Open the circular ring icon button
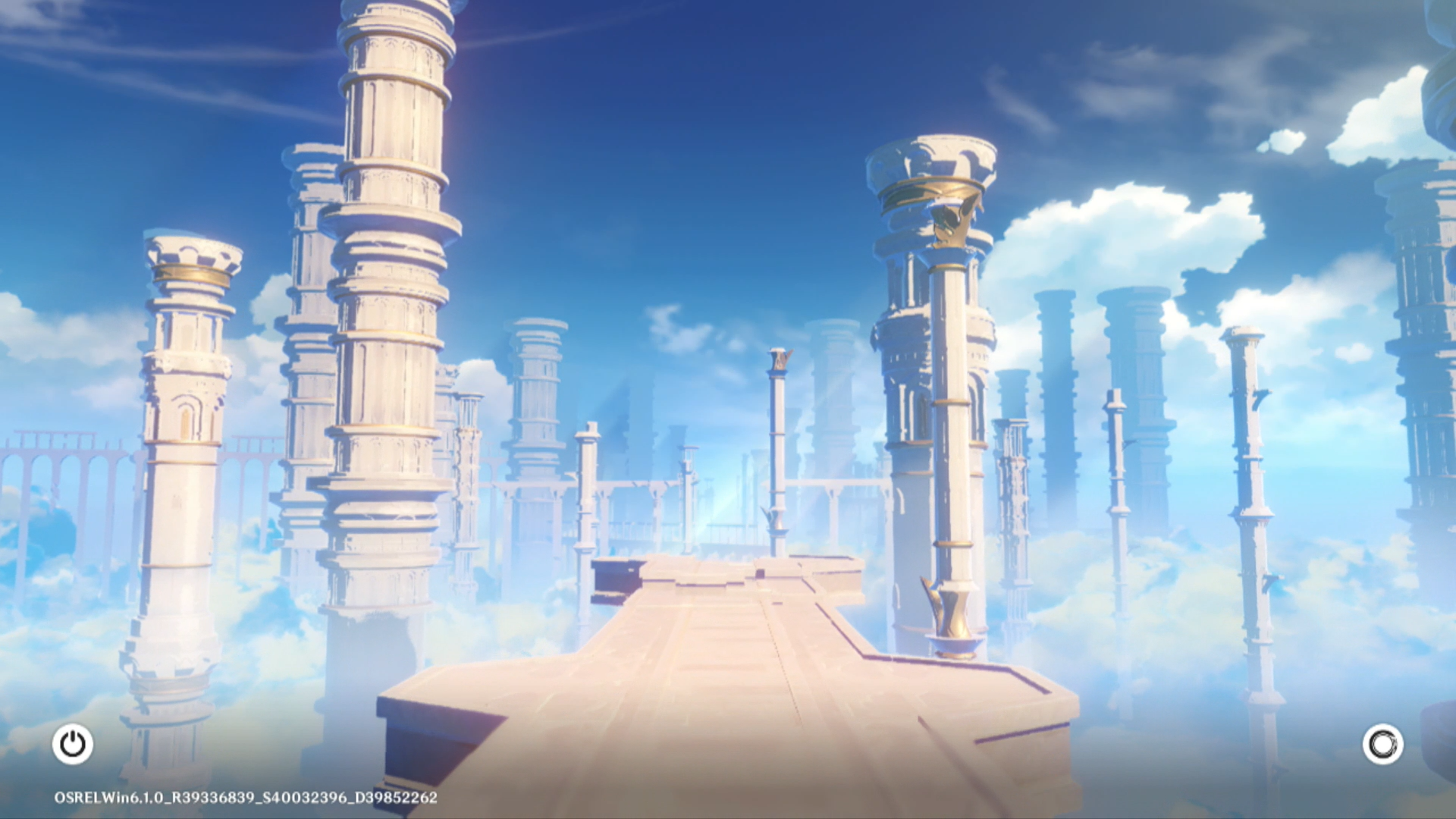The image size is (1456, 819). (1382, 744)
